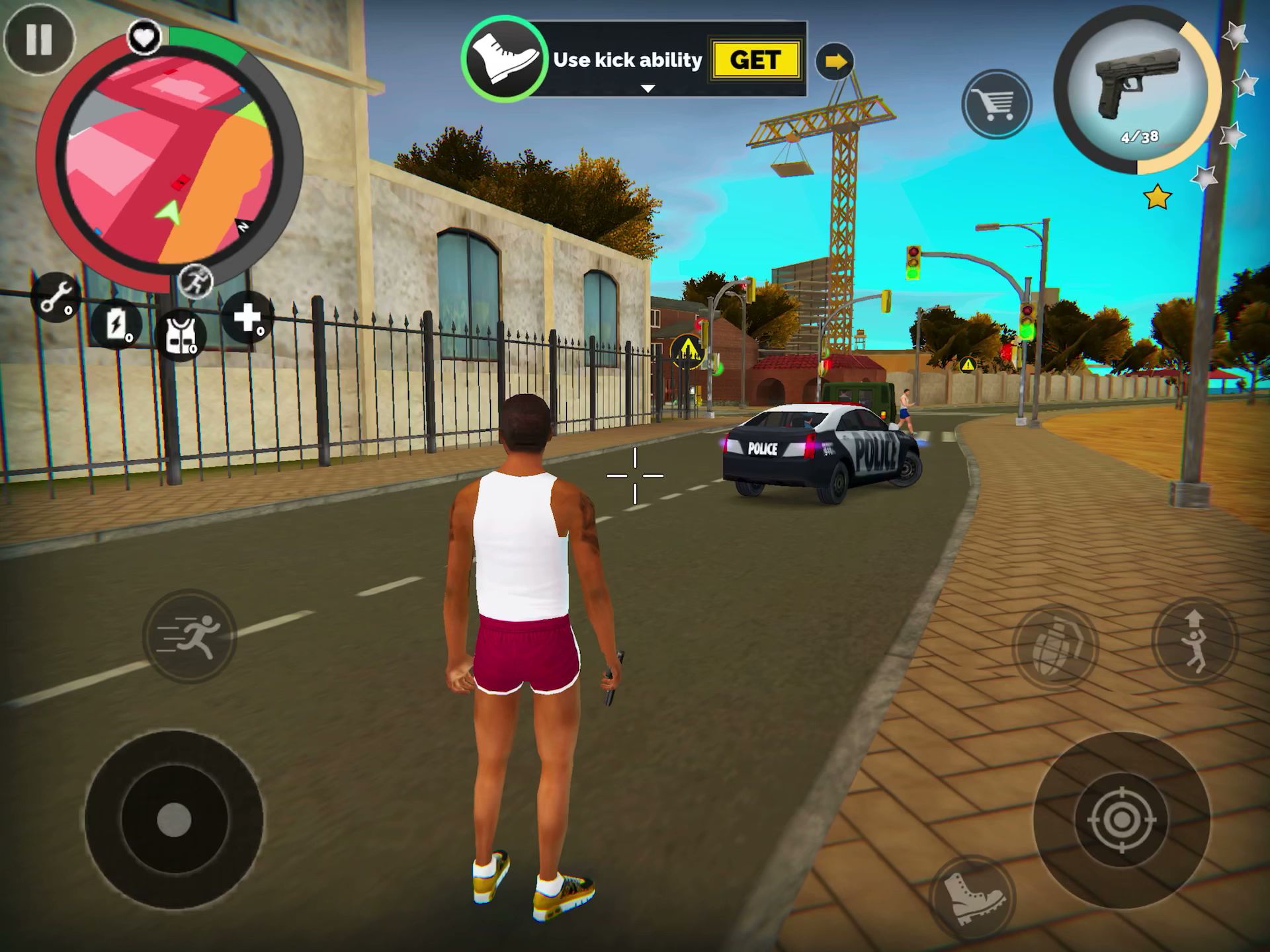Select the pistol weapon wheel

coord(1137,90)
